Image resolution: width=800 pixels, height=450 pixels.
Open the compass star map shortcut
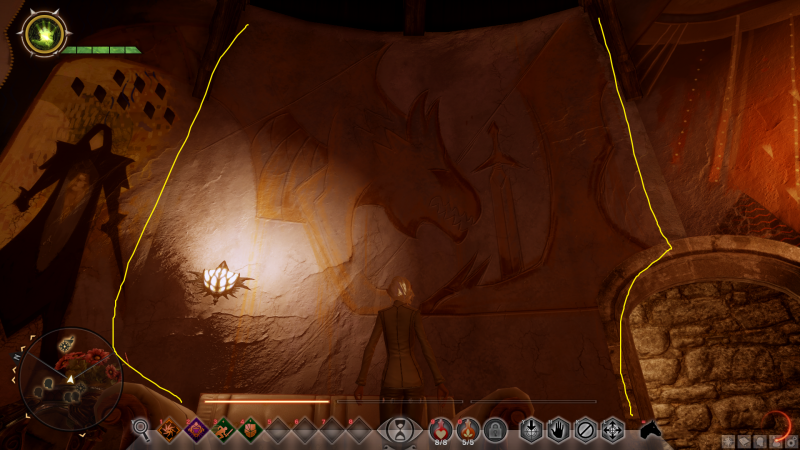(x=730, y=441)
